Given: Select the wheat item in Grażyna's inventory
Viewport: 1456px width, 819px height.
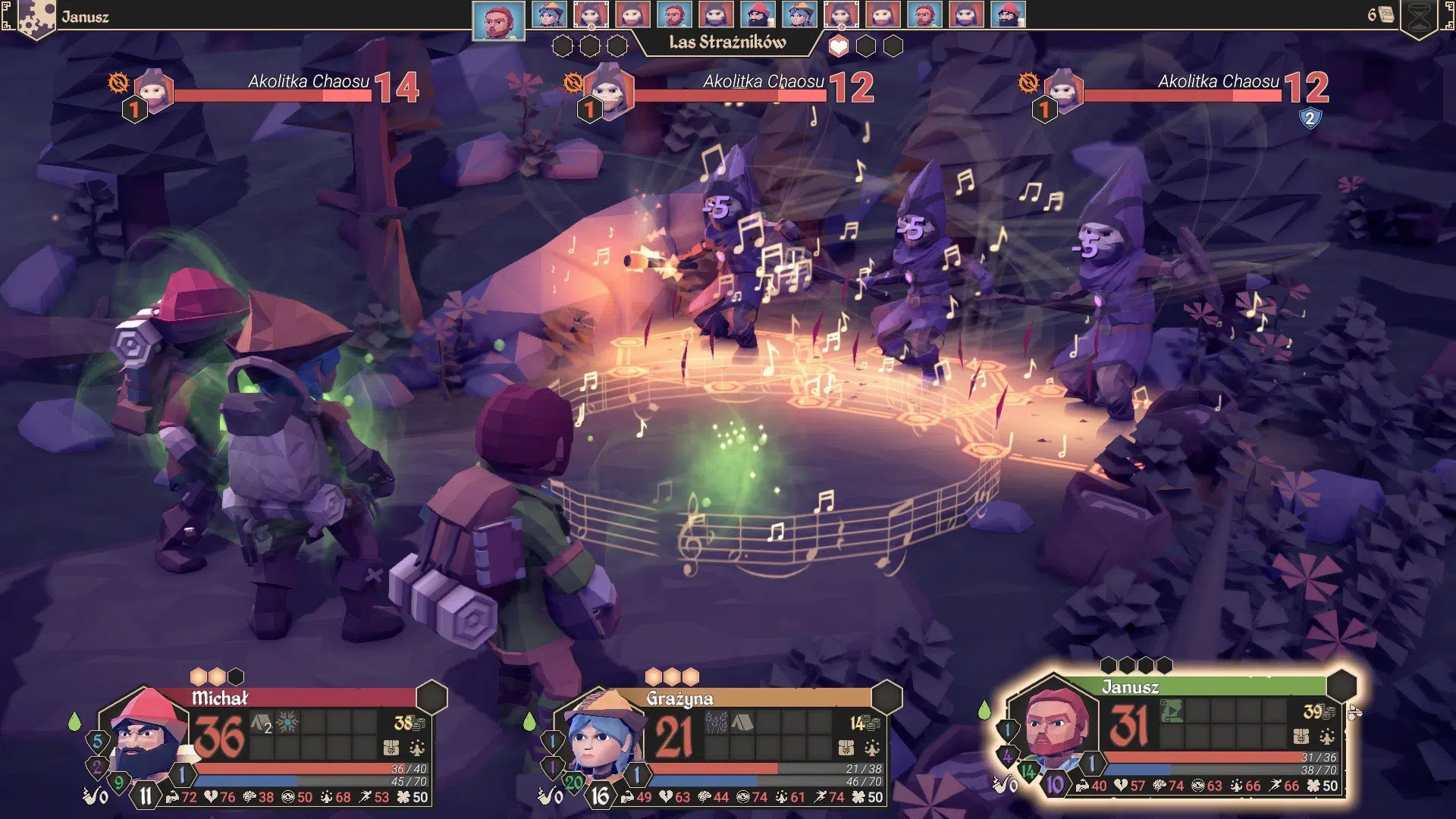Looking at the screenshot, I should pyautogui.click(x=716, y=722).
